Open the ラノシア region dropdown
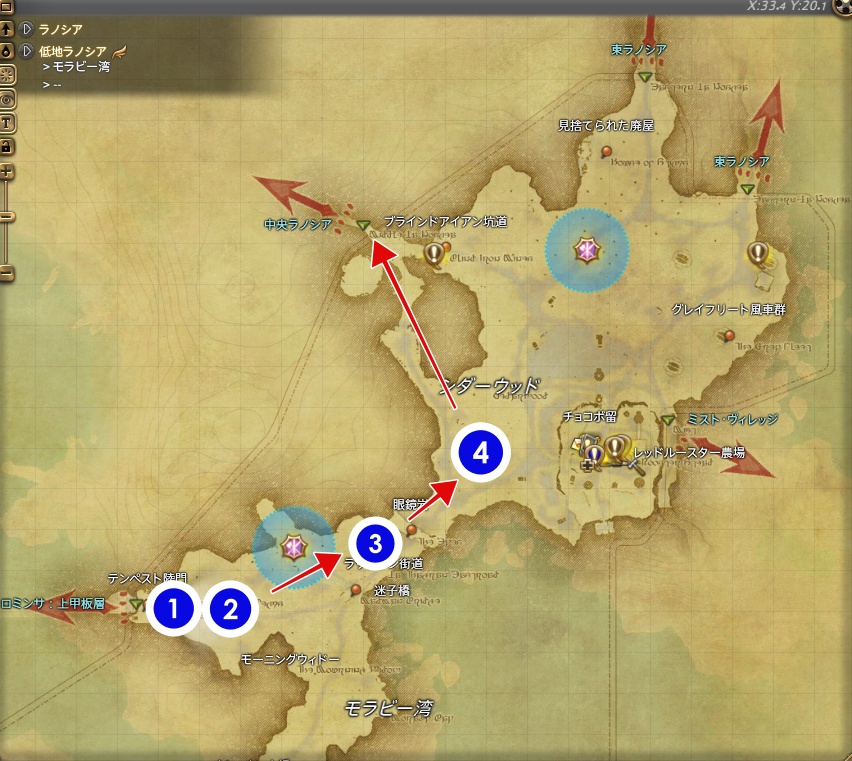This screenshot has width=852, height=761. pyautogui.click(x=27, y=29)
